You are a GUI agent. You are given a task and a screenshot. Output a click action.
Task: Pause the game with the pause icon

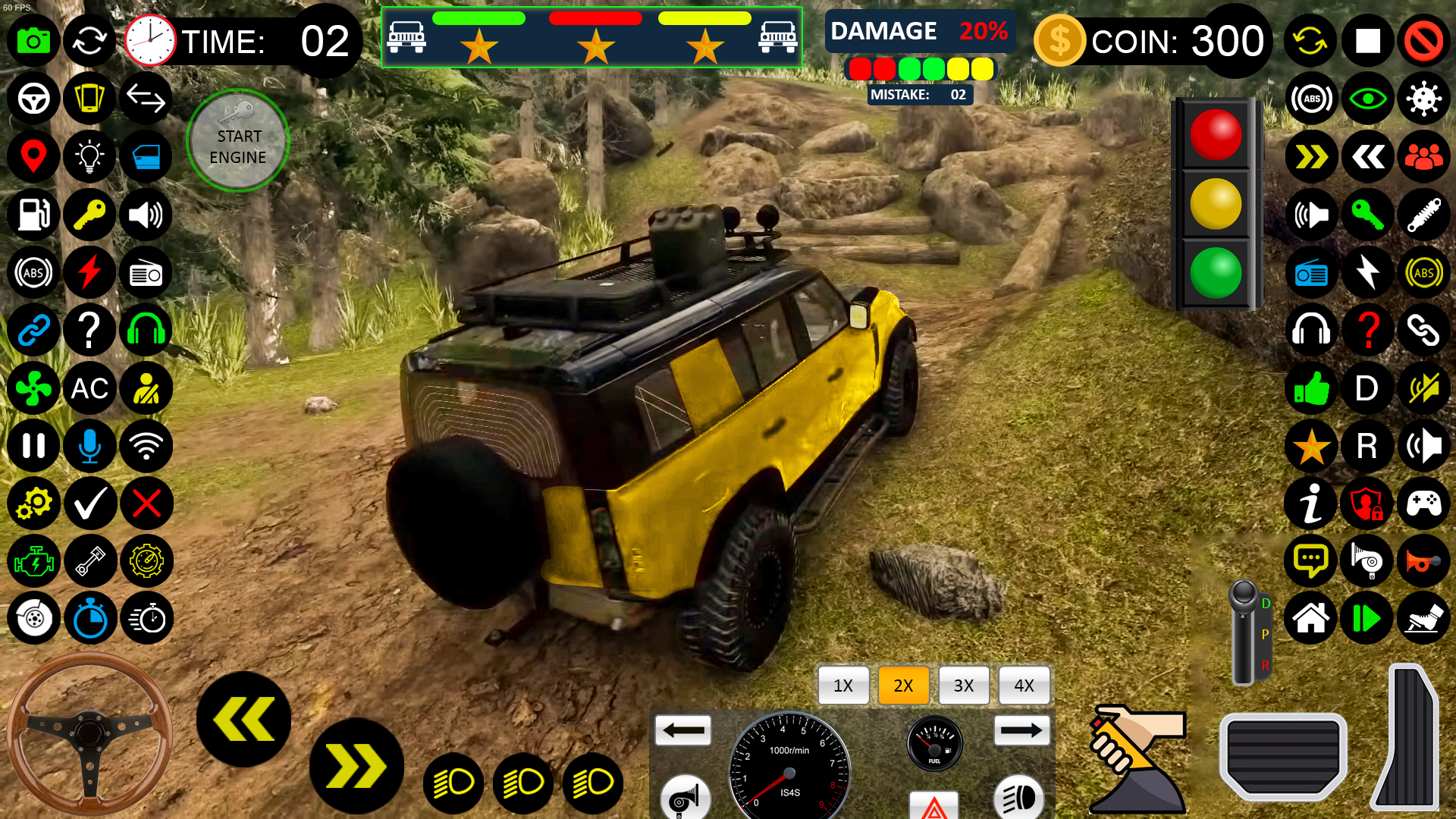(33, 446)
